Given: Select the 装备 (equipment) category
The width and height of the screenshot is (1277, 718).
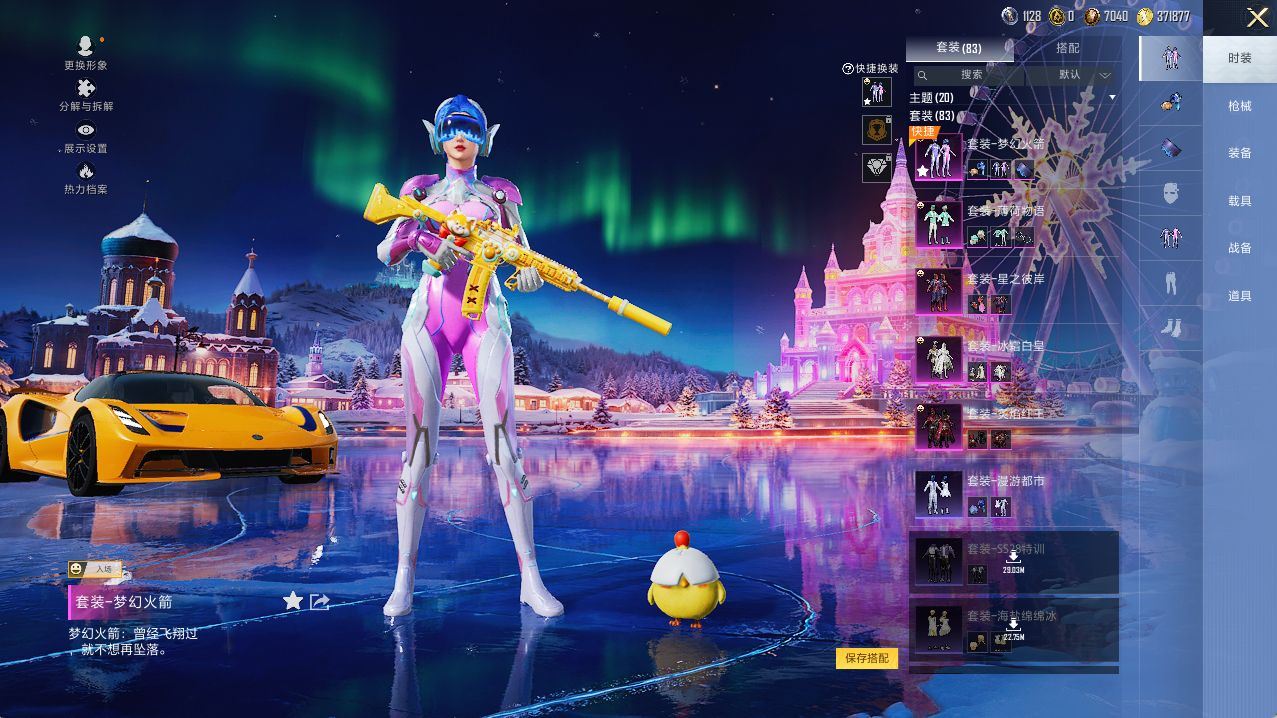Looking at the screenshot, I should [x=1239, y=153].
